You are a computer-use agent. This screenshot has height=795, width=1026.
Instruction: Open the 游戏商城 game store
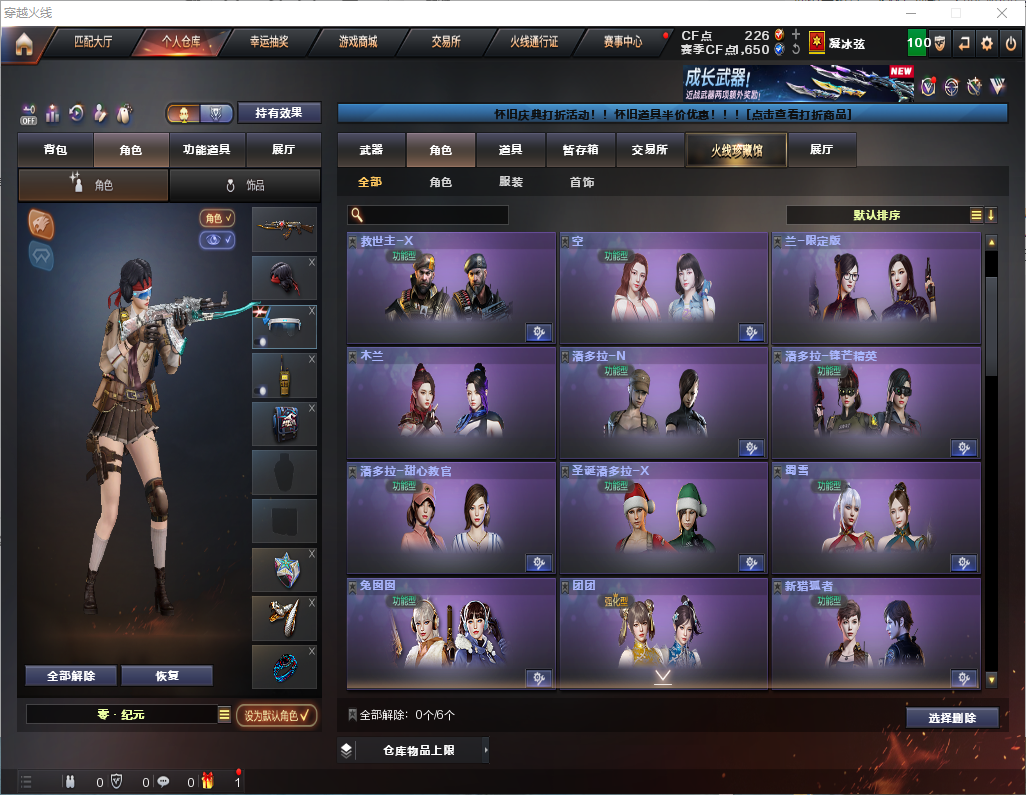pos(357,43)
